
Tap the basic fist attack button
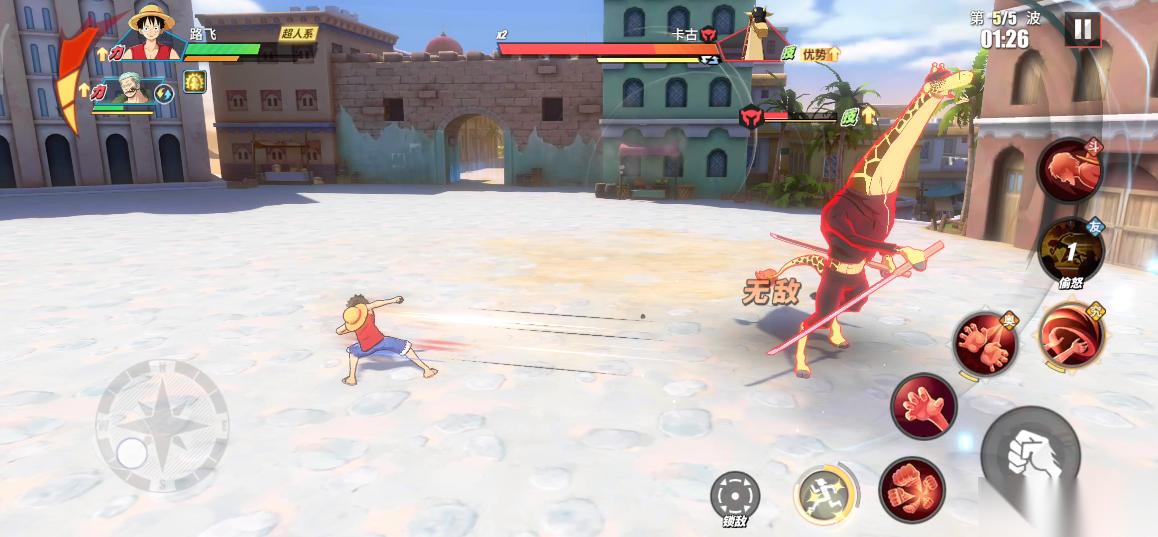click(1030, 456)
